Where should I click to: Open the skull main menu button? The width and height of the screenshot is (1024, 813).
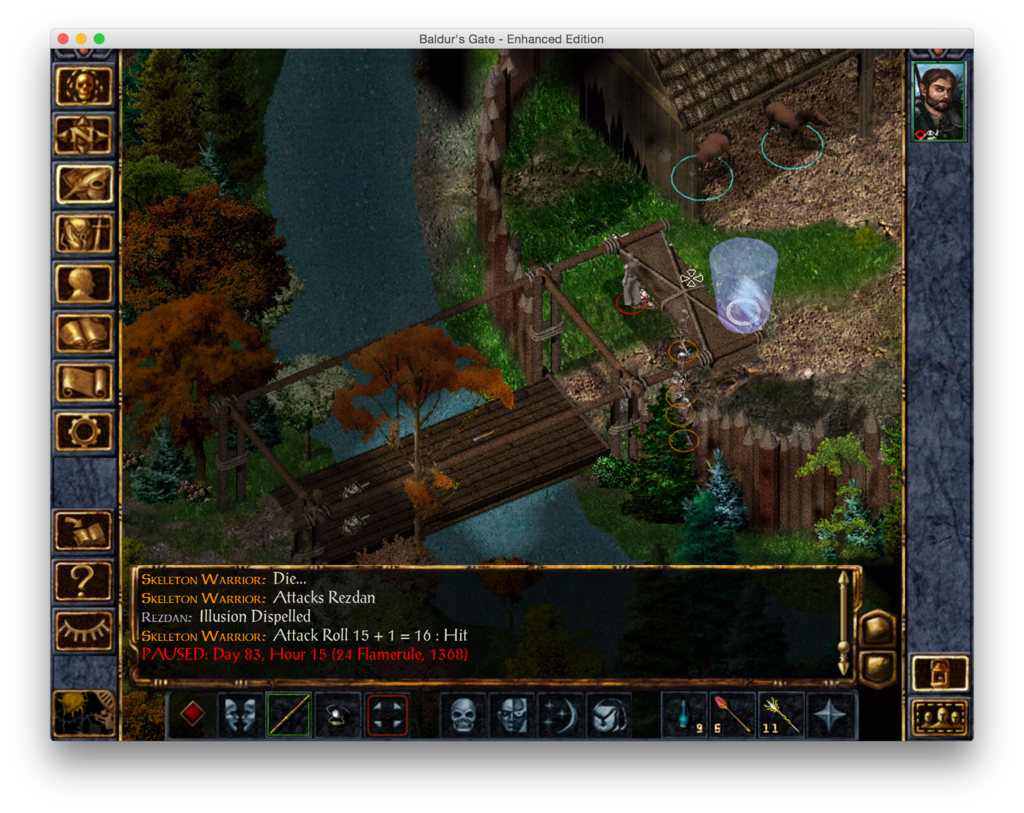click(84, 87)
